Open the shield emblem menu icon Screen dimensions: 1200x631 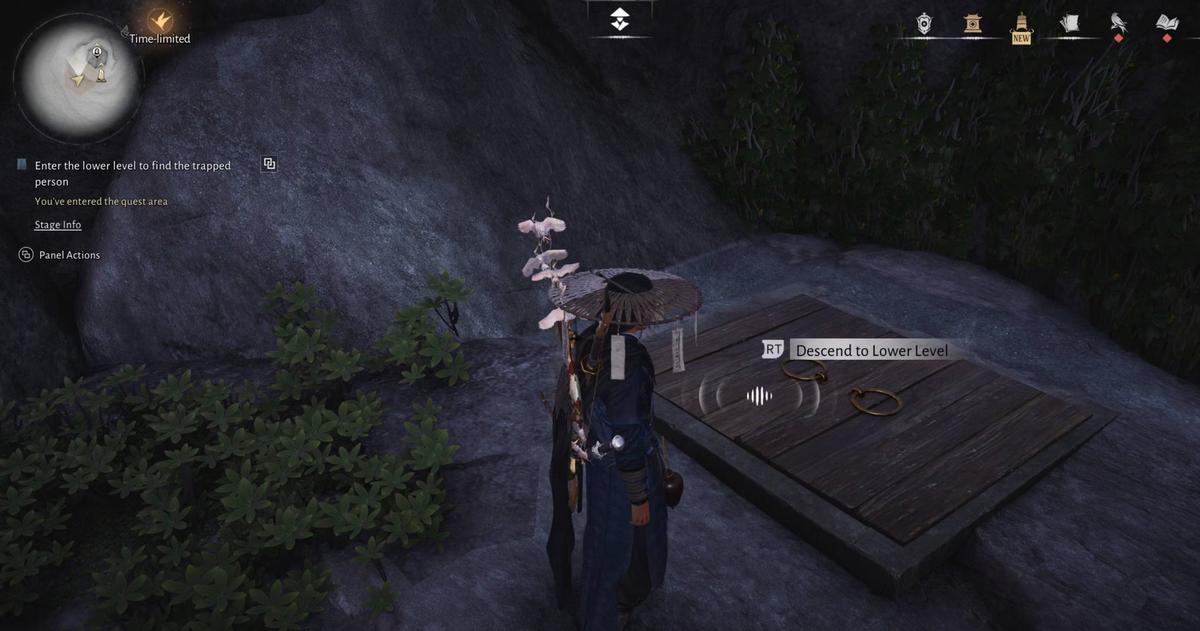pos(925,23)
